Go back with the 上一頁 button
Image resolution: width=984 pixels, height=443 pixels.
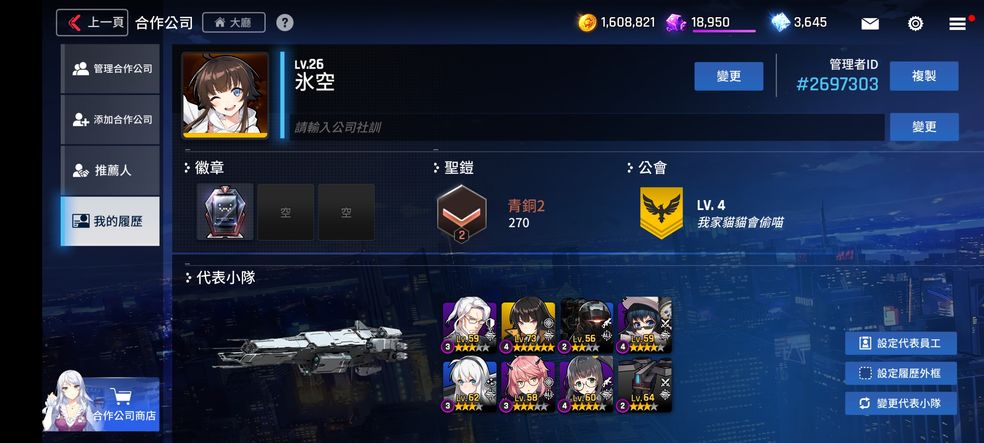coord(92,22)
